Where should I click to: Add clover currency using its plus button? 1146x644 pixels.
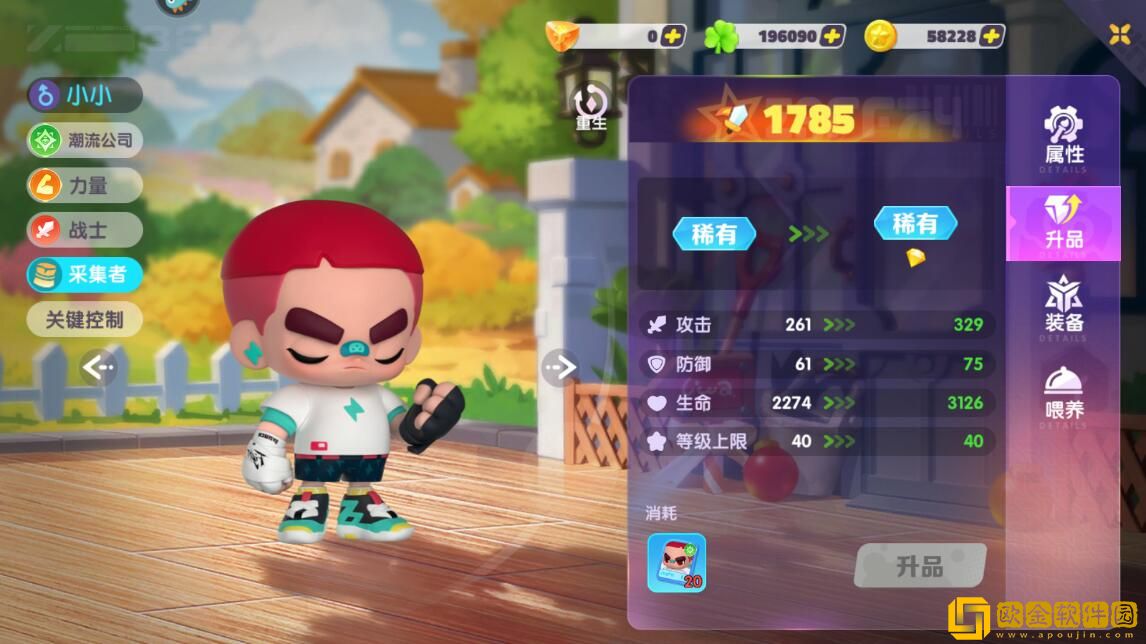pyautogui.click(x=832, y=36)
